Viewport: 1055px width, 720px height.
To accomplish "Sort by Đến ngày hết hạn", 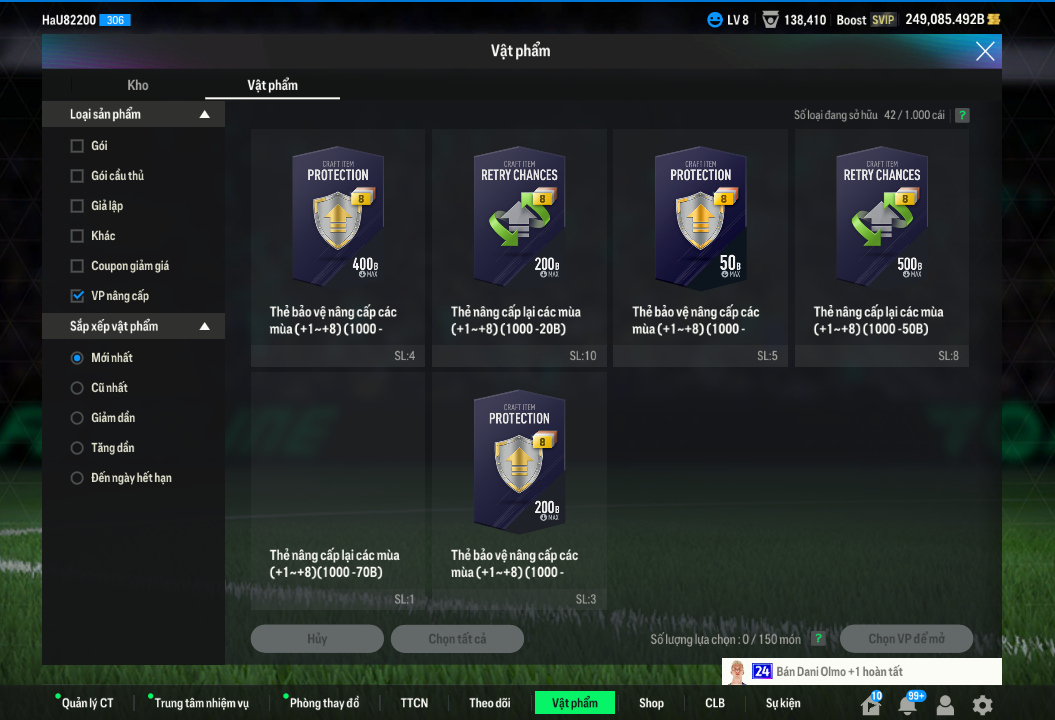I will point(77,478).
